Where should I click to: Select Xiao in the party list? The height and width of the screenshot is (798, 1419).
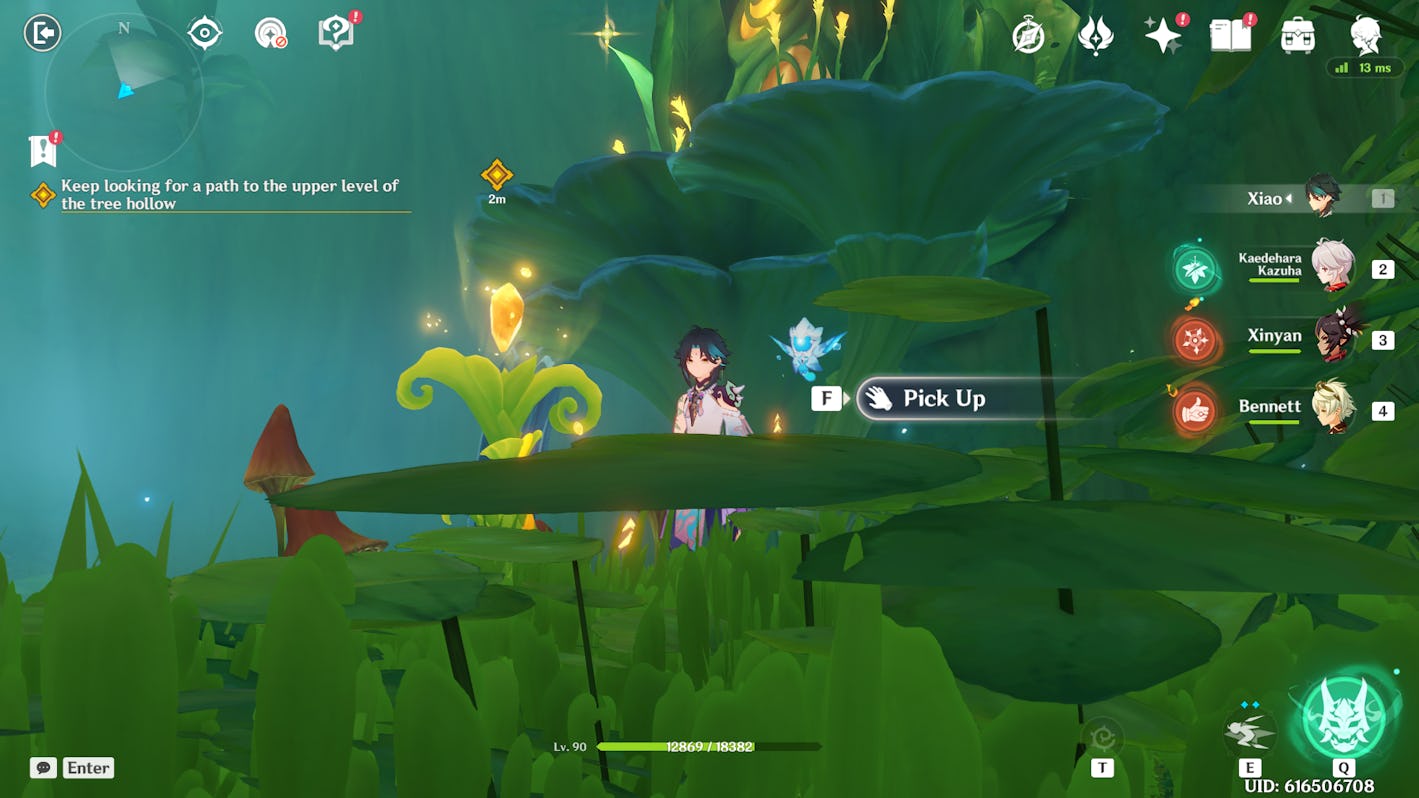pos(1320,198)
